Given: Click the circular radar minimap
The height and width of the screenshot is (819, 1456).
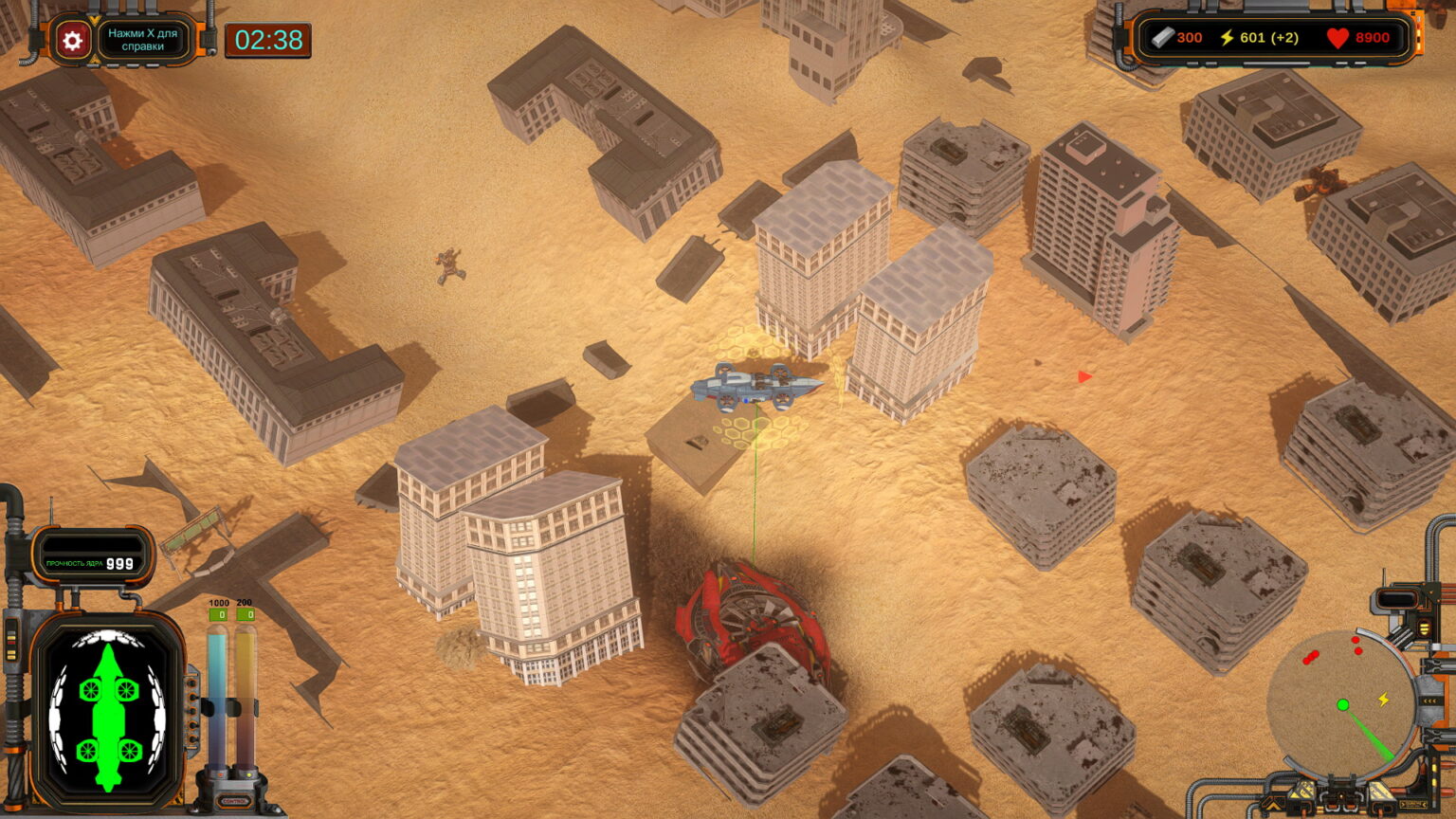Looking at the screenshot, I should [x=1340, y=702].
